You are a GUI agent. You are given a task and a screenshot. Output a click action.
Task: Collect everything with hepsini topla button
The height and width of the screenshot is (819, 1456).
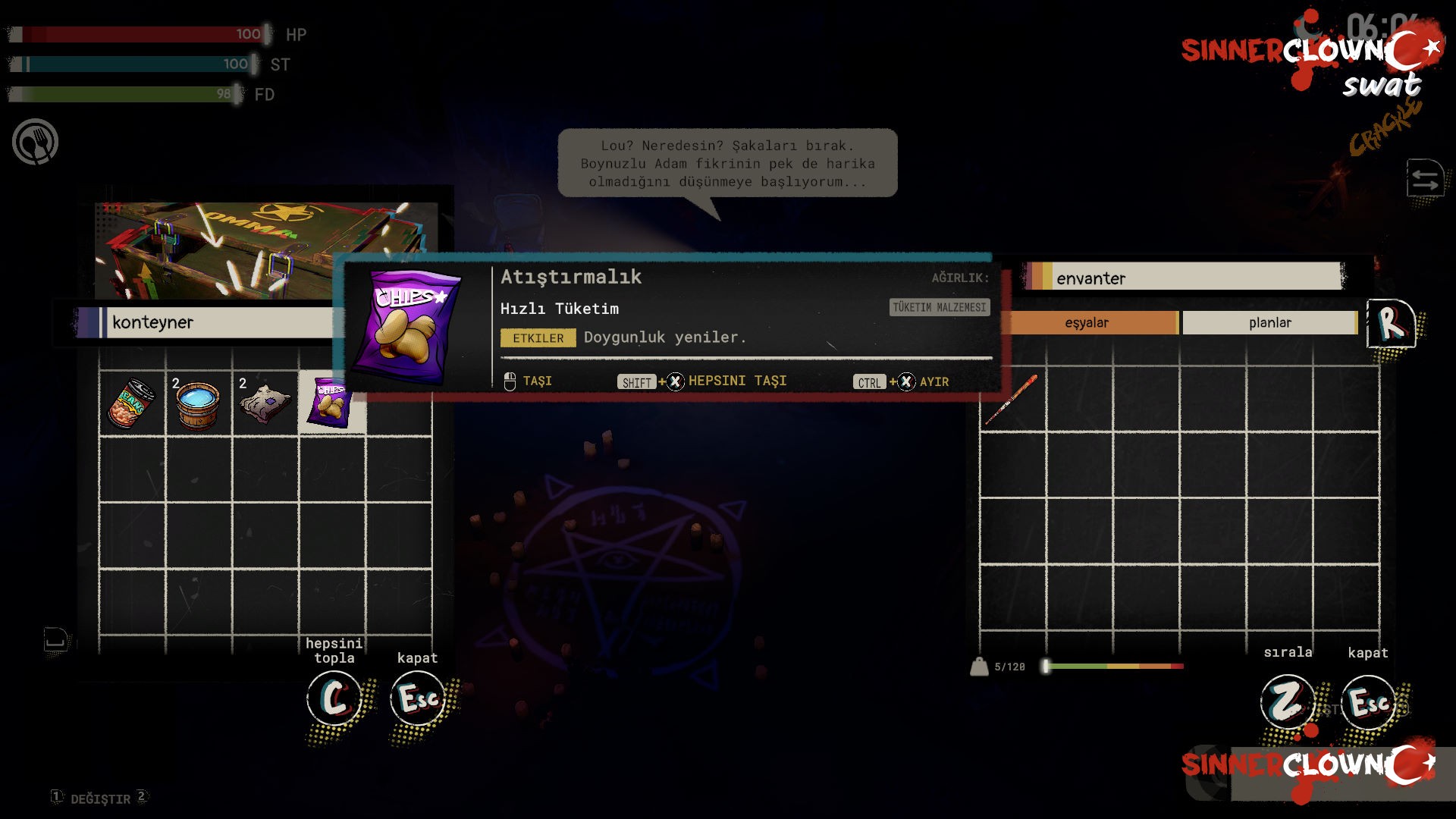click(x=334, y=698)
